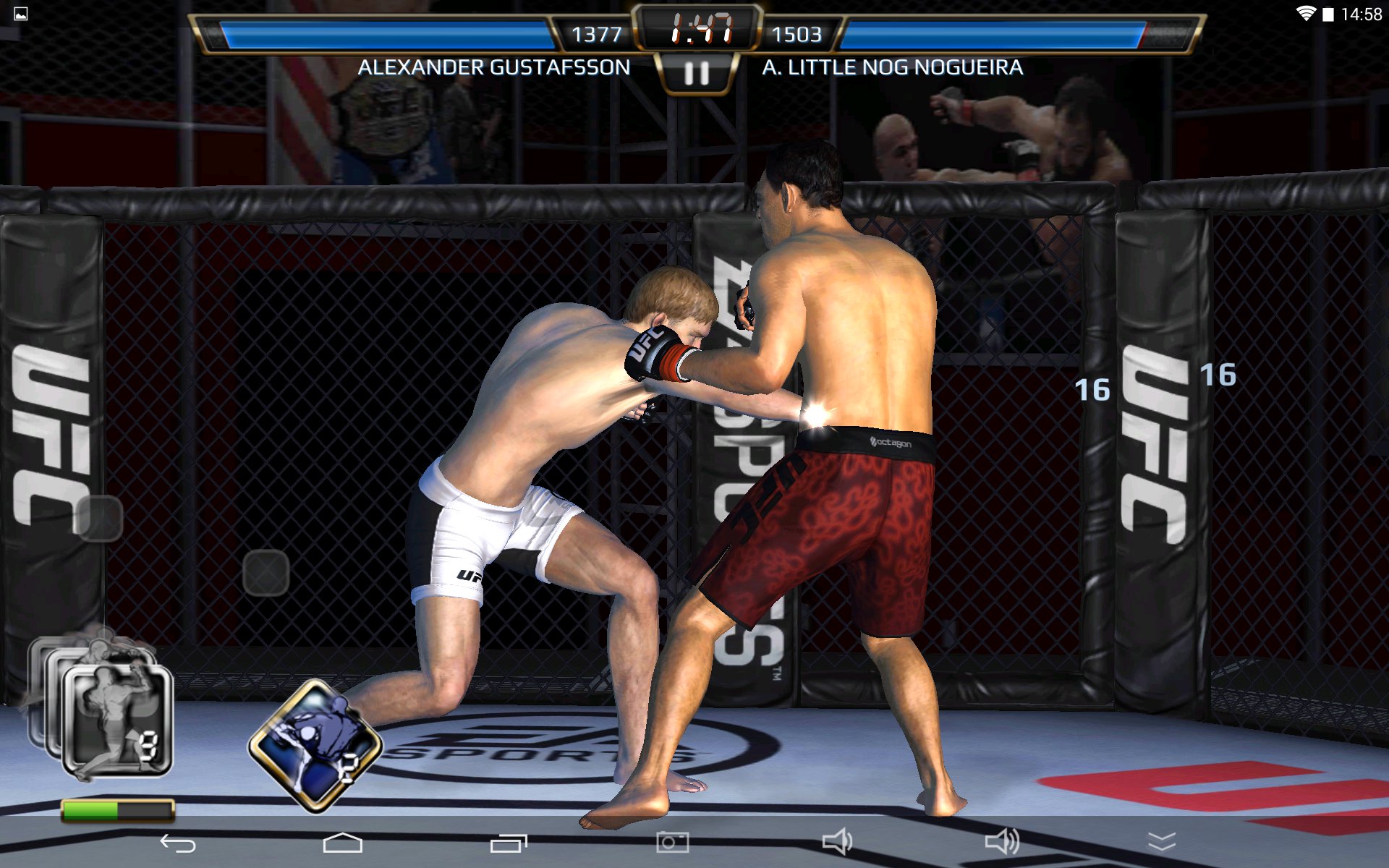The width and height of the screenshot is (1389, 868).
Task: Hide the navigation bar with the double chevron
Action: 1162,841
